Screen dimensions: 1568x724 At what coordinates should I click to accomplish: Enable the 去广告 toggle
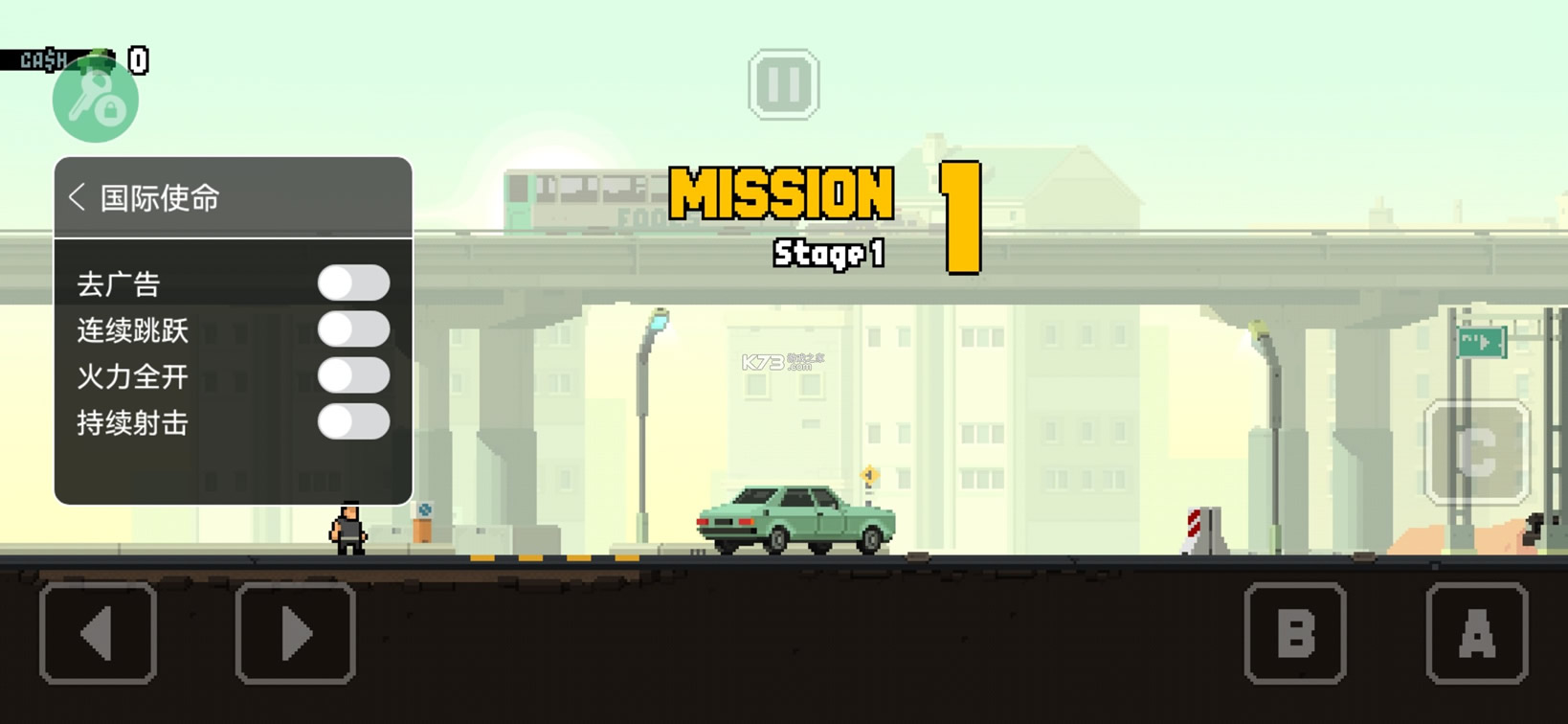(354, 283)
